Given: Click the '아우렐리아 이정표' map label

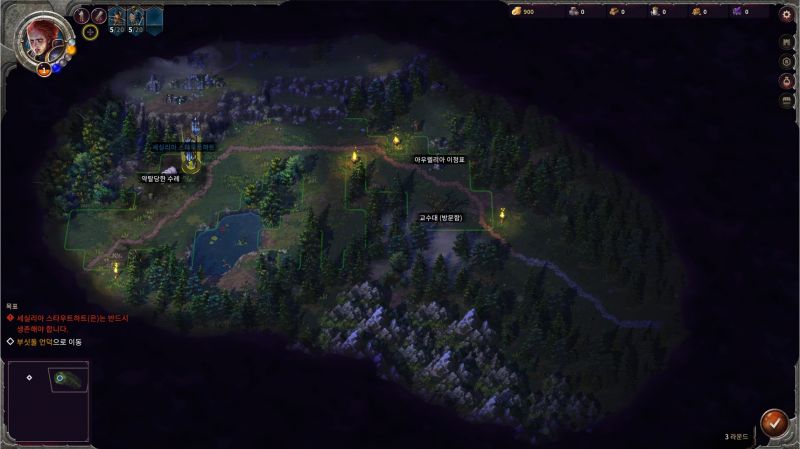Looking at the screenshot, I should (440, 159).
